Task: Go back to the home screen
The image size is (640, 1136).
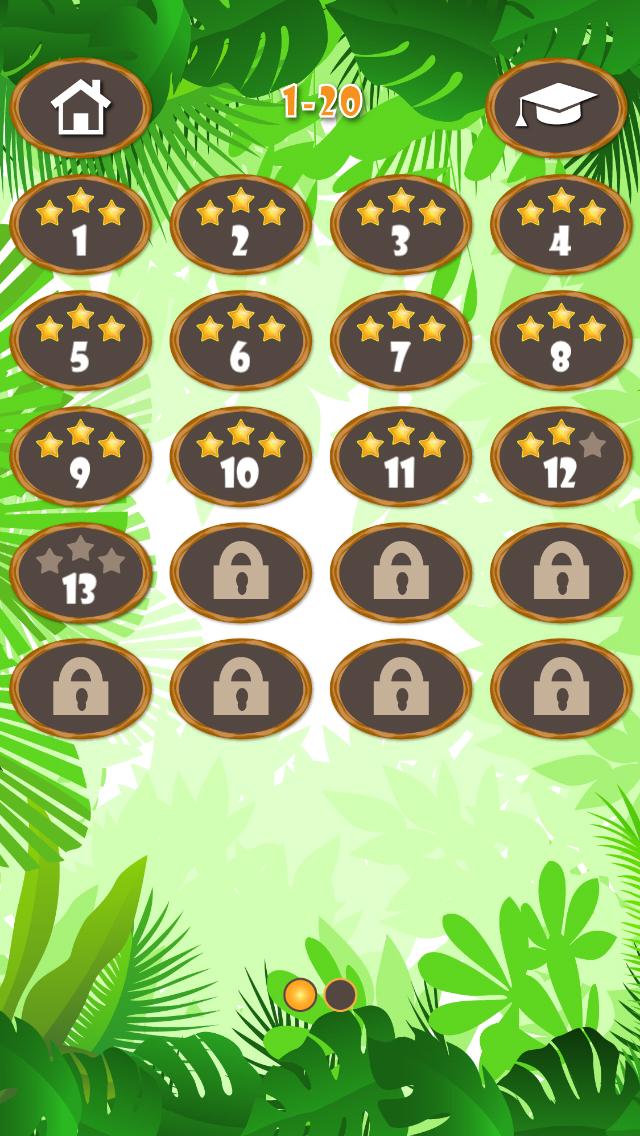Action: tap(81, 108)
